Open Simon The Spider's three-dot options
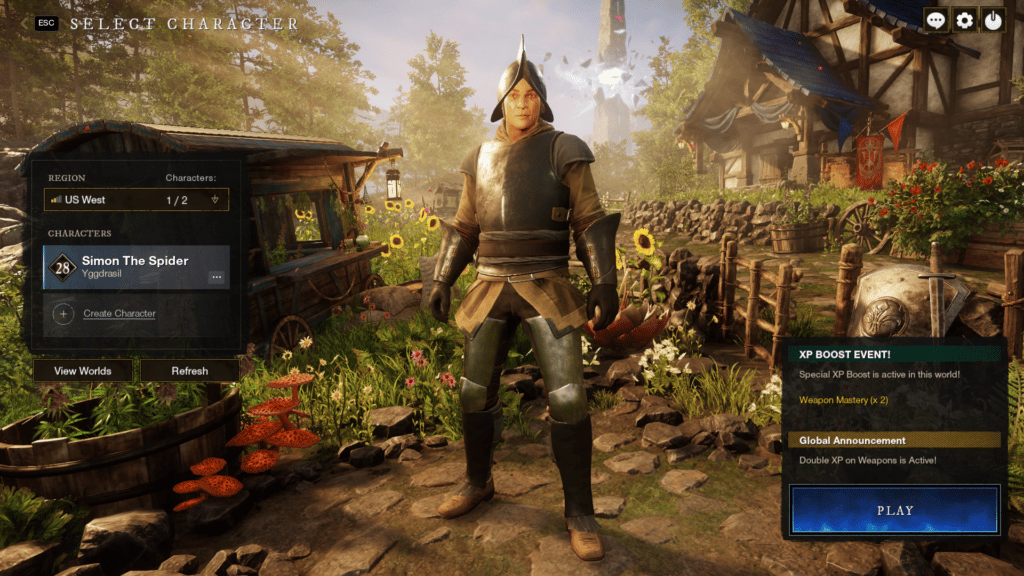The width and height of the screenshot is (1024, 576). (216, 277)
